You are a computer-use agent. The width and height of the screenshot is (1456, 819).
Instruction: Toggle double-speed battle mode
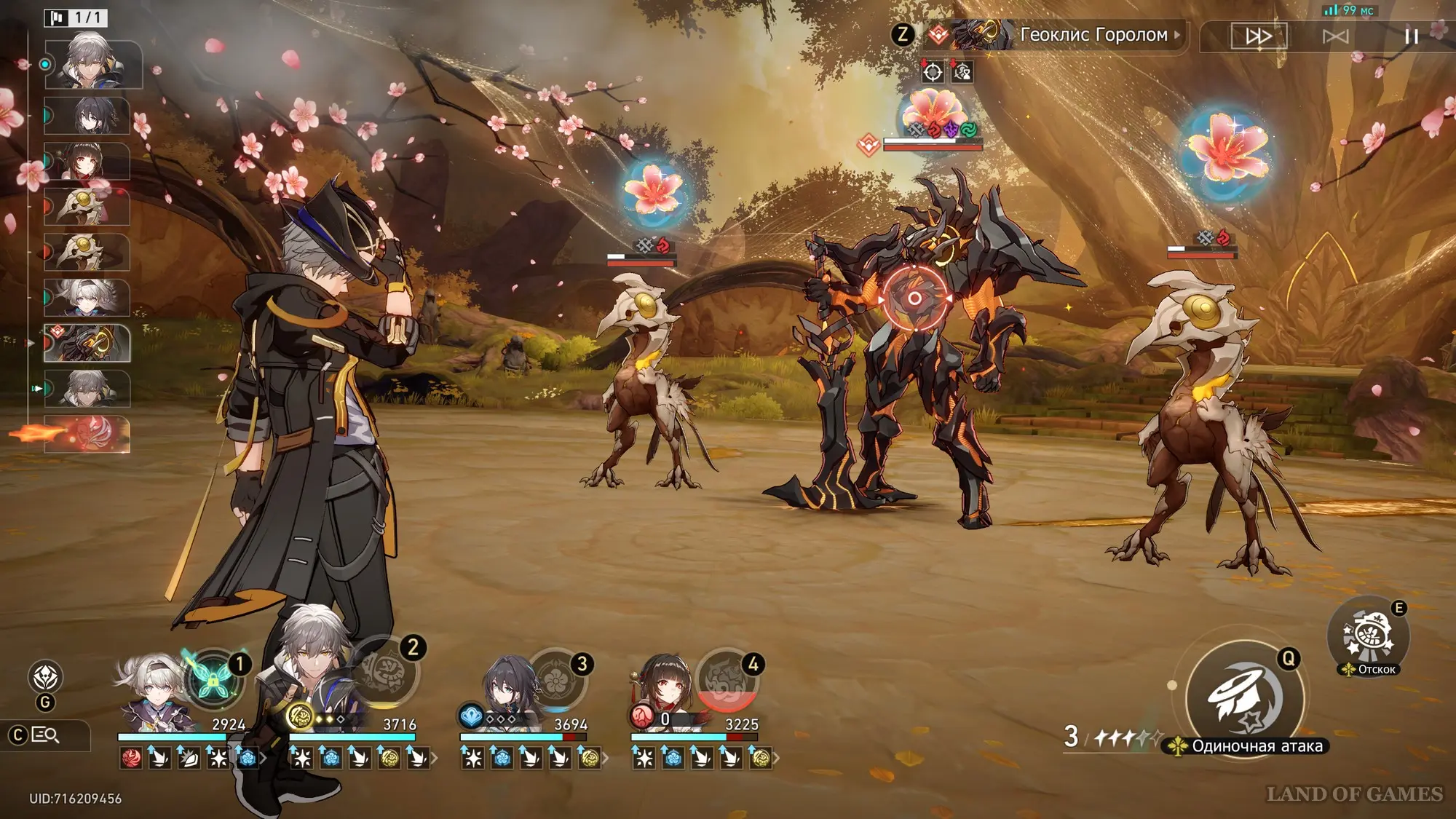tap(1259, 36)
